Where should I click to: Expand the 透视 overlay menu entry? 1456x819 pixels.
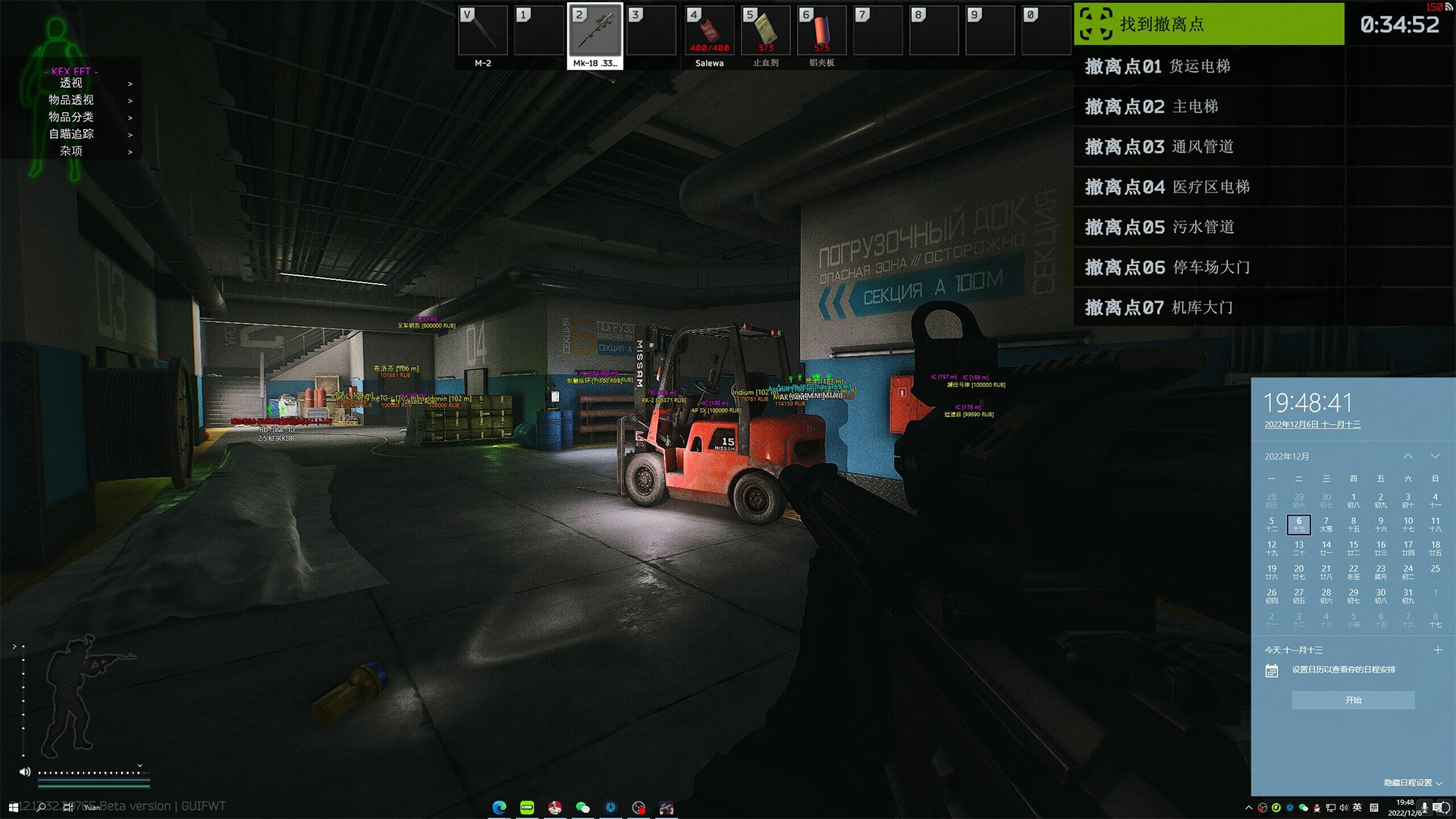(x=71, y=83)
